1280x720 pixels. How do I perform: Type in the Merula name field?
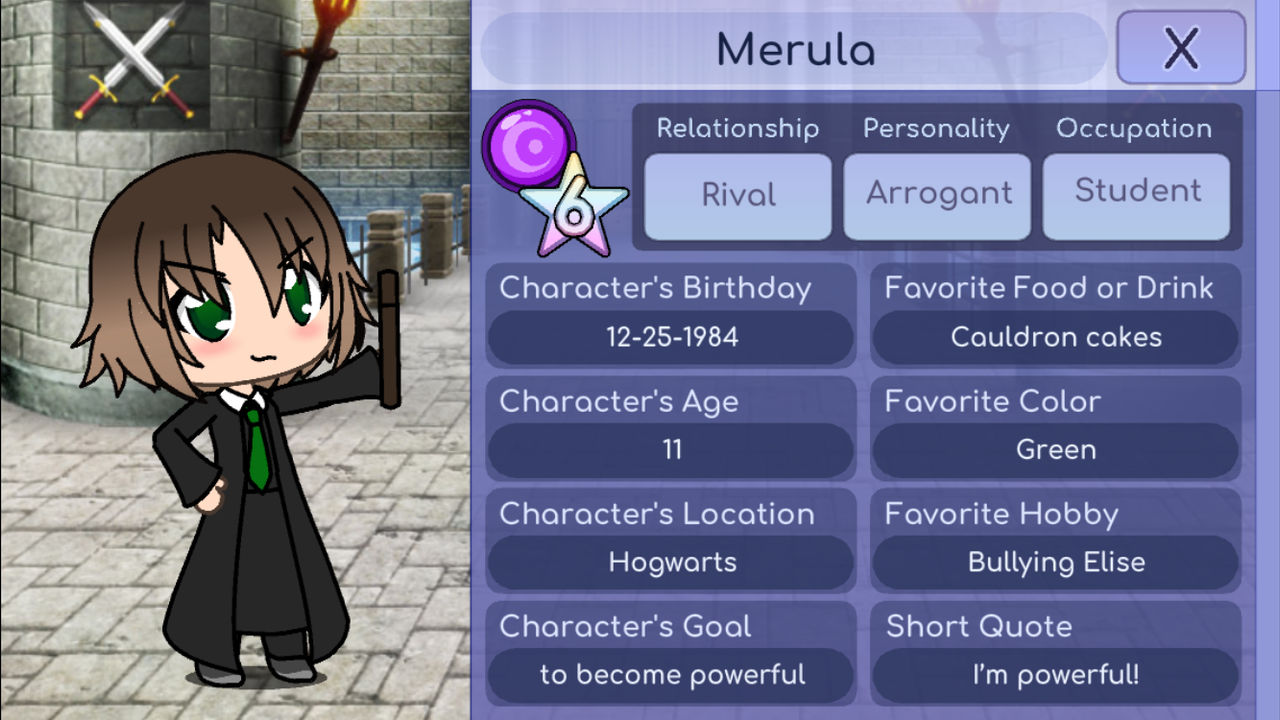[x=795, y=47]
